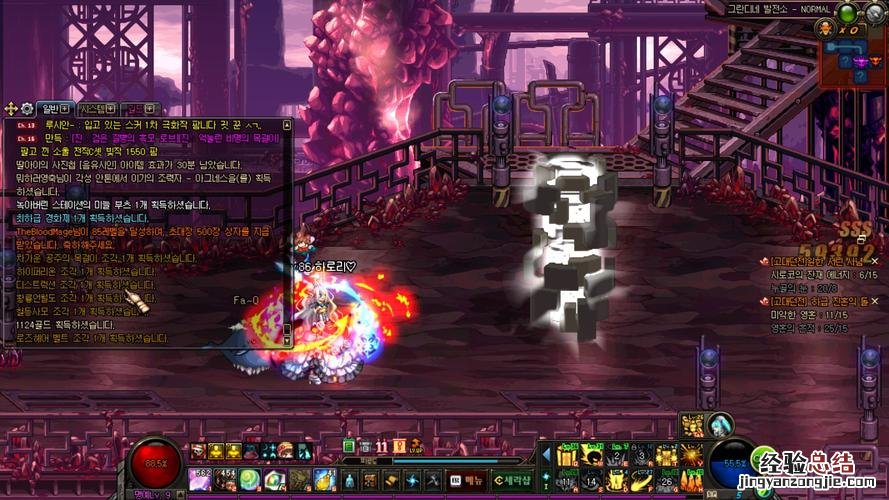Select the first quest title in the tracker
The image size is (889, 500).
tap(815, 261)
